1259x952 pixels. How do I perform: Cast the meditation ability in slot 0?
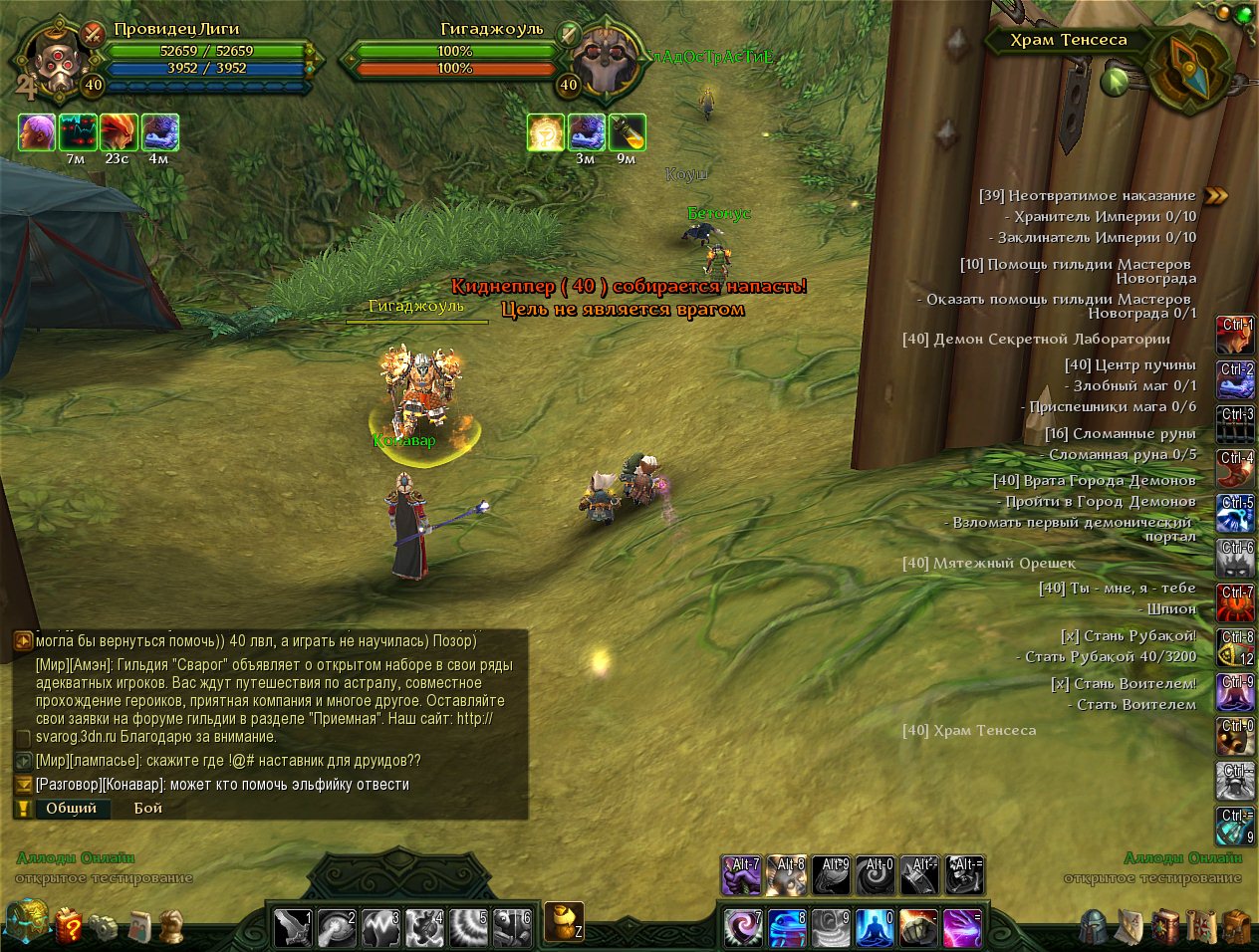[x=875, y=927]
